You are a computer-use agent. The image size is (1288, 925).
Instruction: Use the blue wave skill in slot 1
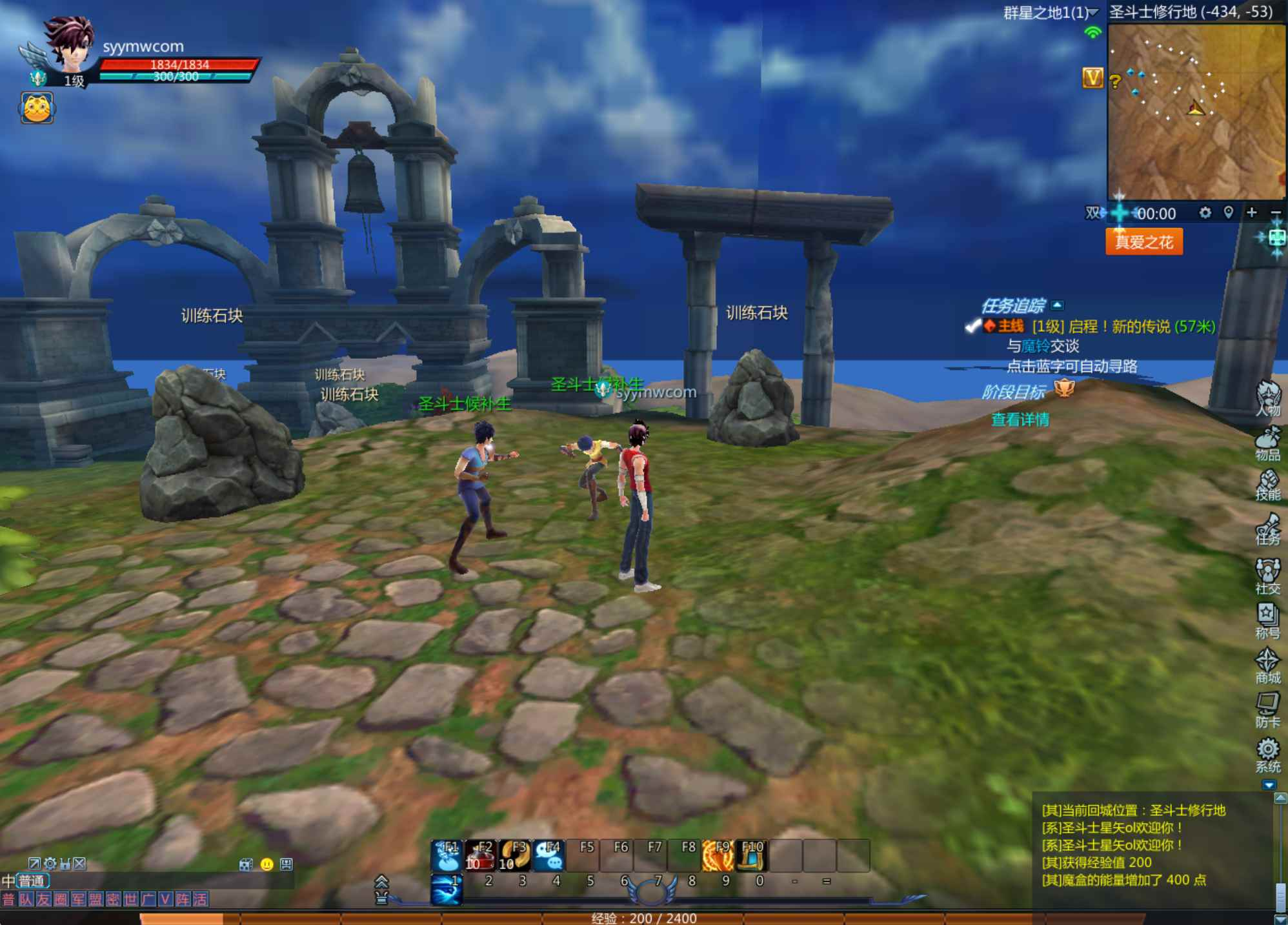pyautogui.click(x=447, y=889)
